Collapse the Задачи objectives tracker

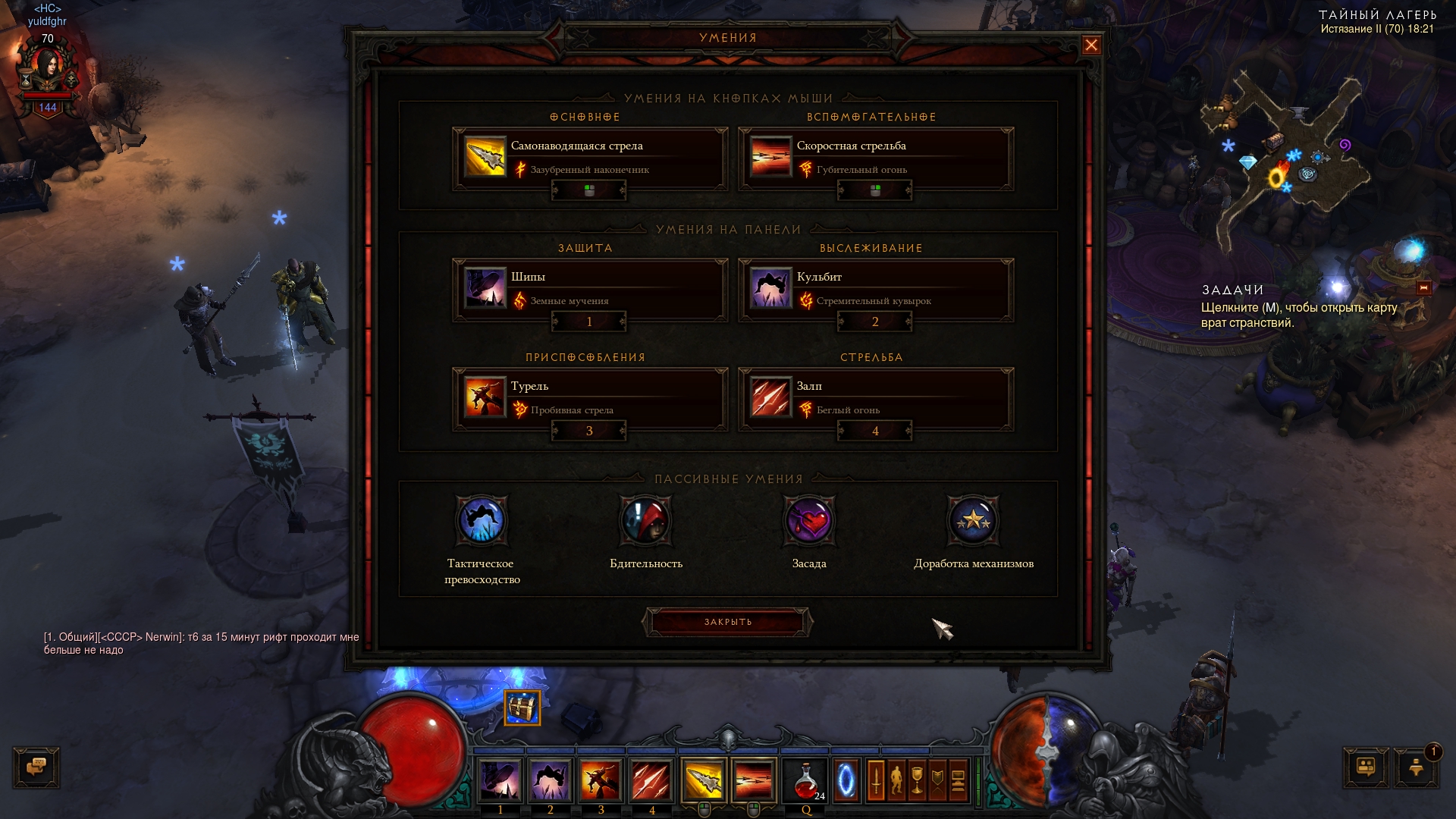[1423, 287]
